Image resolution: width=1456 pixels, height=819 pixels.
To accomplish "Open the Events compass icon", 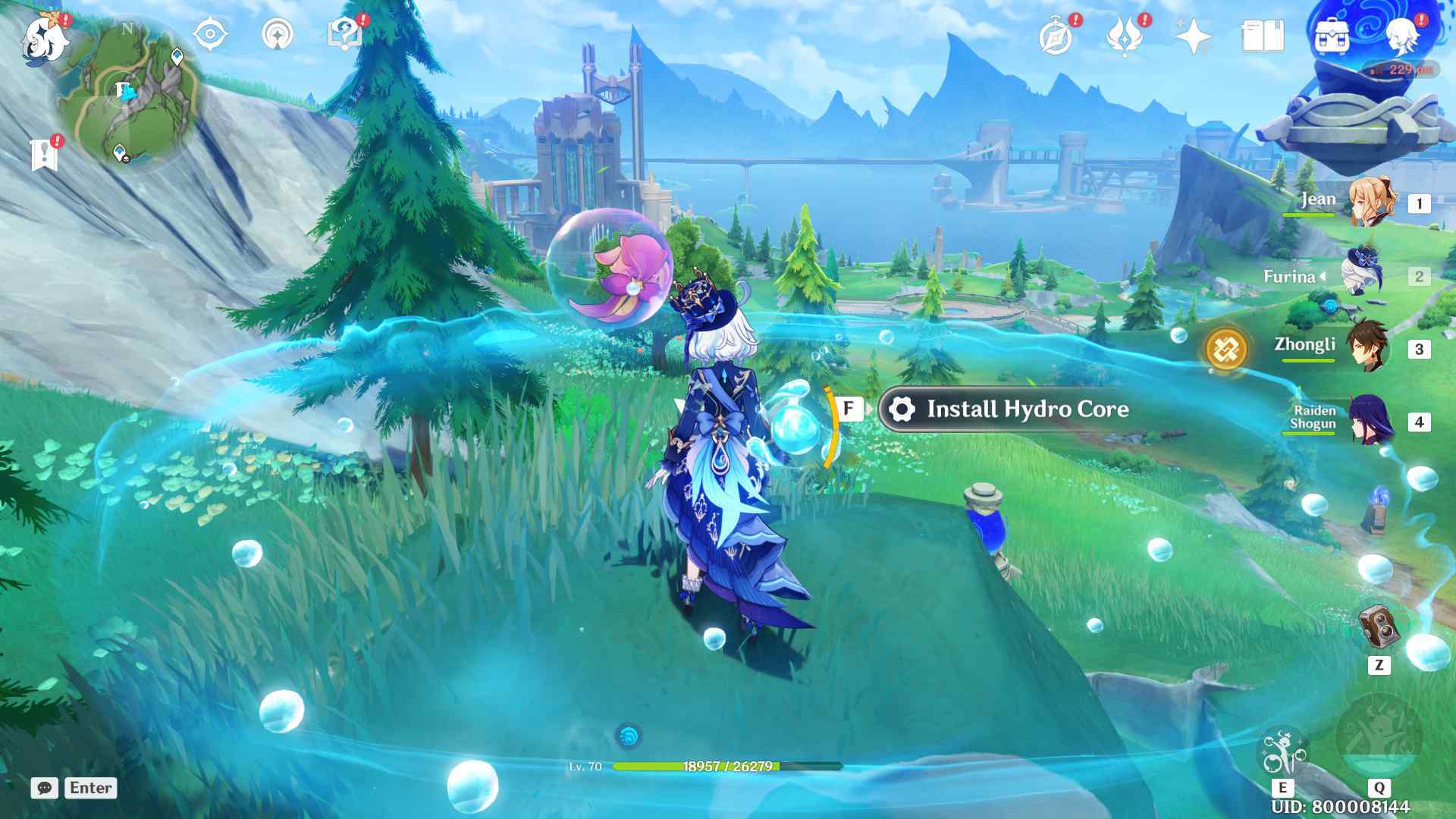I will pos(1056,36).
